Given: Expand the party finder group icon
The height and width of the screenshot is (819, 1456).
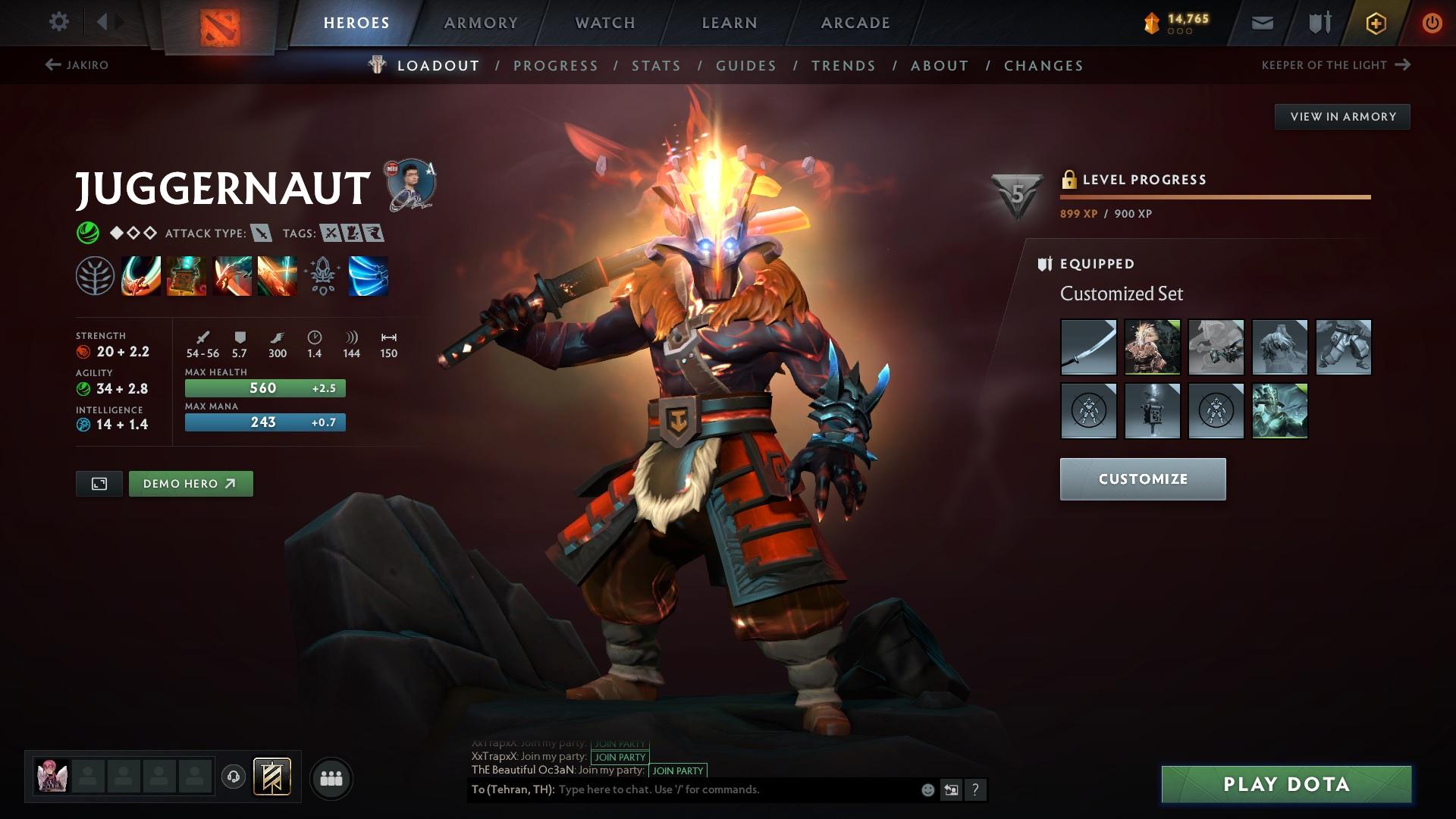Looking at the screenshot, I should 331,777.
